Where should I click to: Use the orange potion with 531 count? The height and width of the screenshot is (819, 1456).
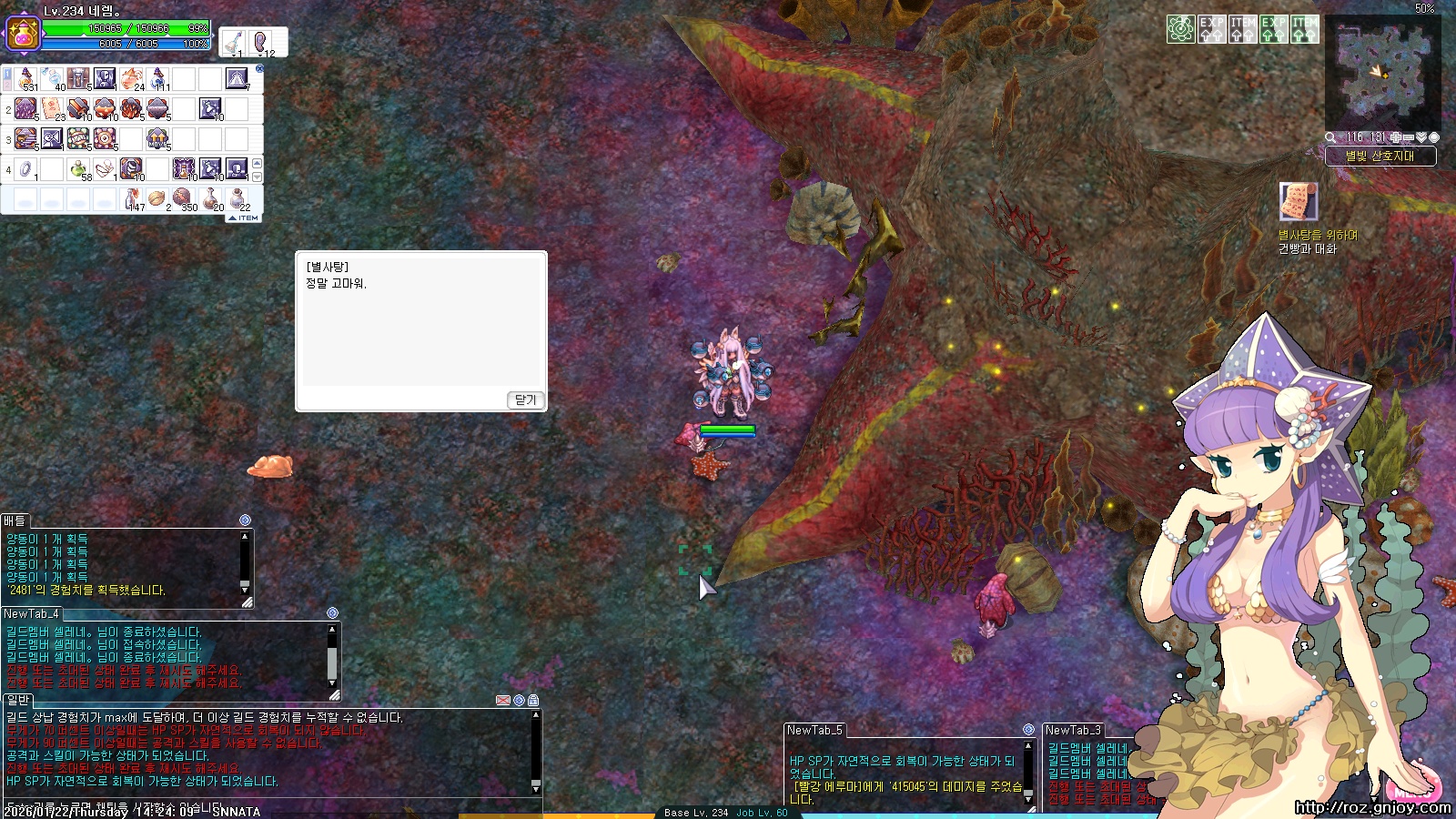(26, 79)
